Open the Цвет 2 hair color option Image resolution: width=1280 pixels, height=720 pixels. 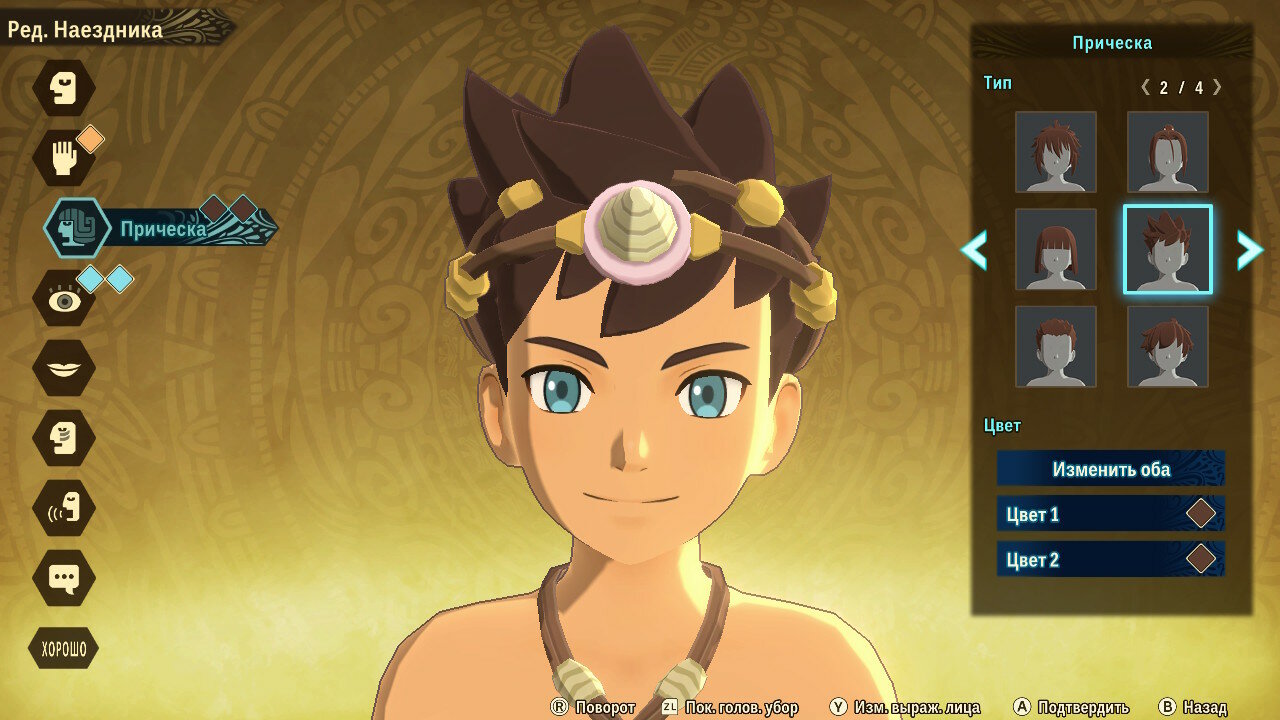(1110, 559)
